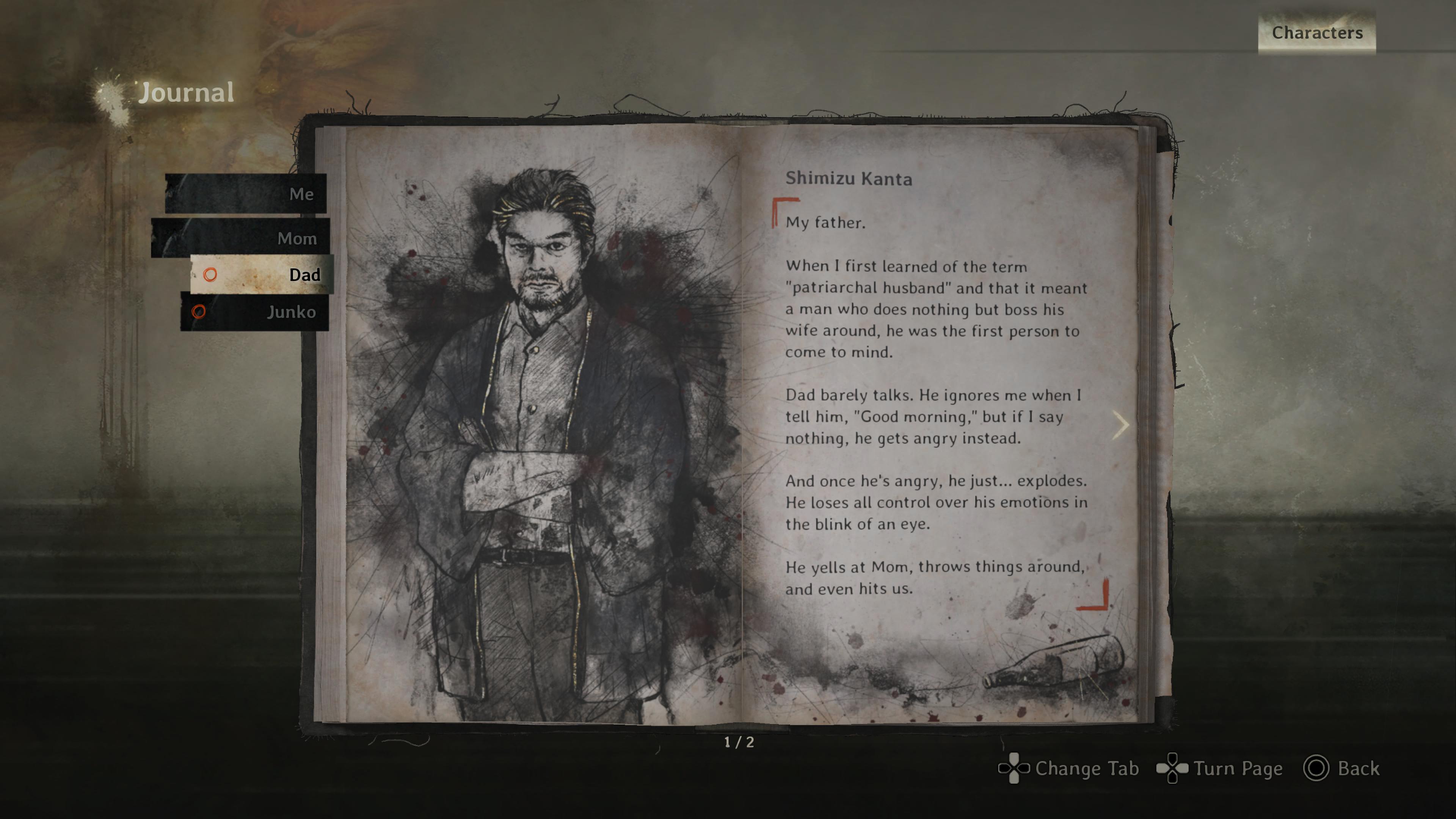Switch to the Characters tab

[x=1316, y=33]
